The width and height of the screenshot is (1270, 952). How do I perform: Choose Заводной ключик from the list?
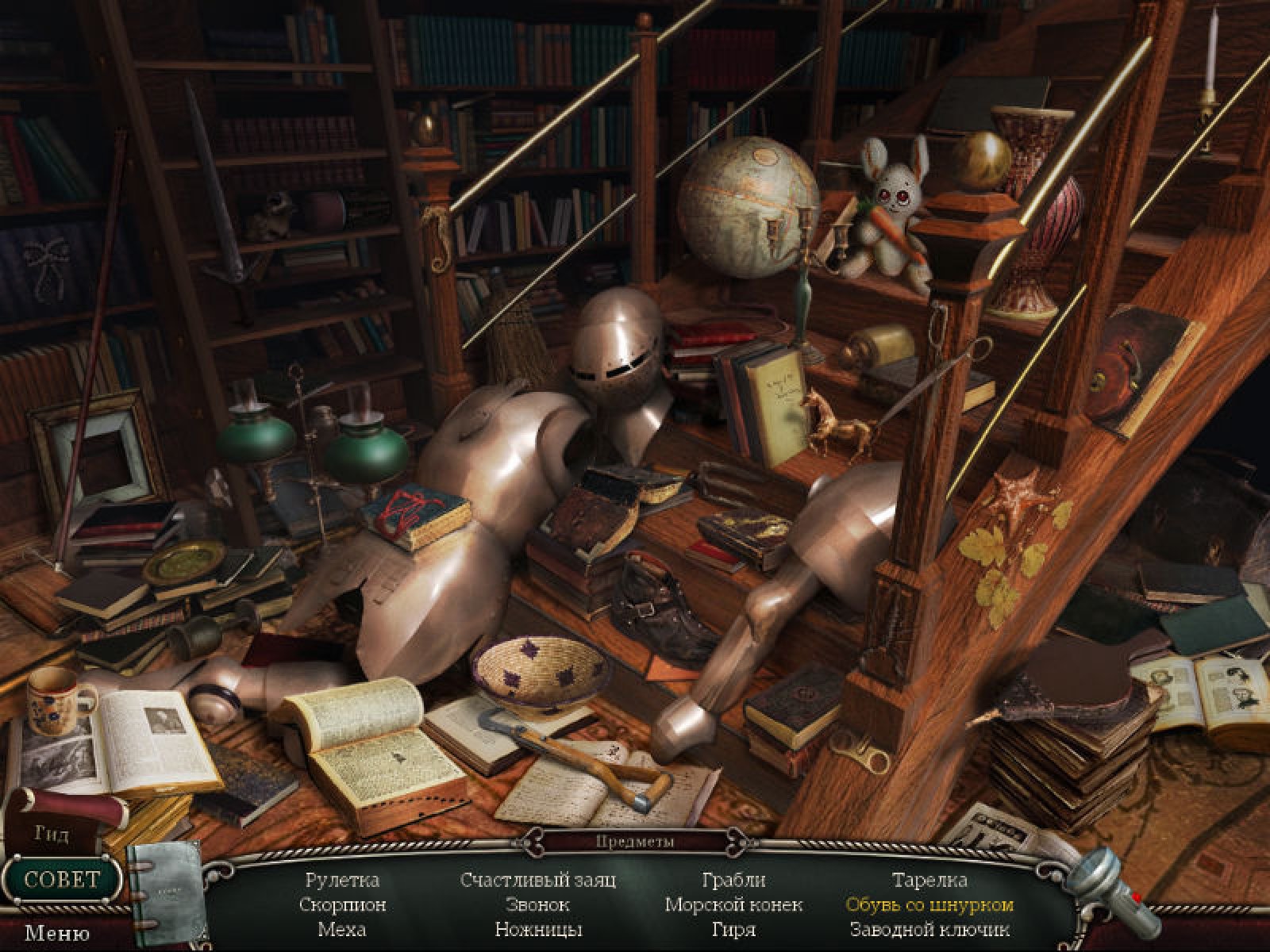(929, 929)
